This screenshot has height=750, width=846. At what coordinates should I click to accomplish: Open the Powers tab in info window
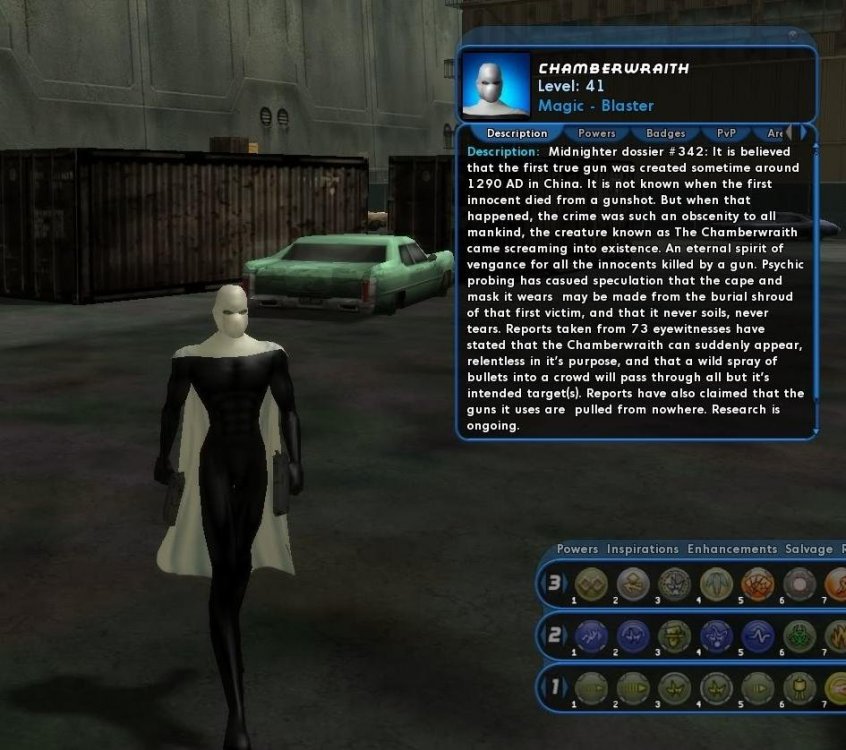(x=597, y=133)
